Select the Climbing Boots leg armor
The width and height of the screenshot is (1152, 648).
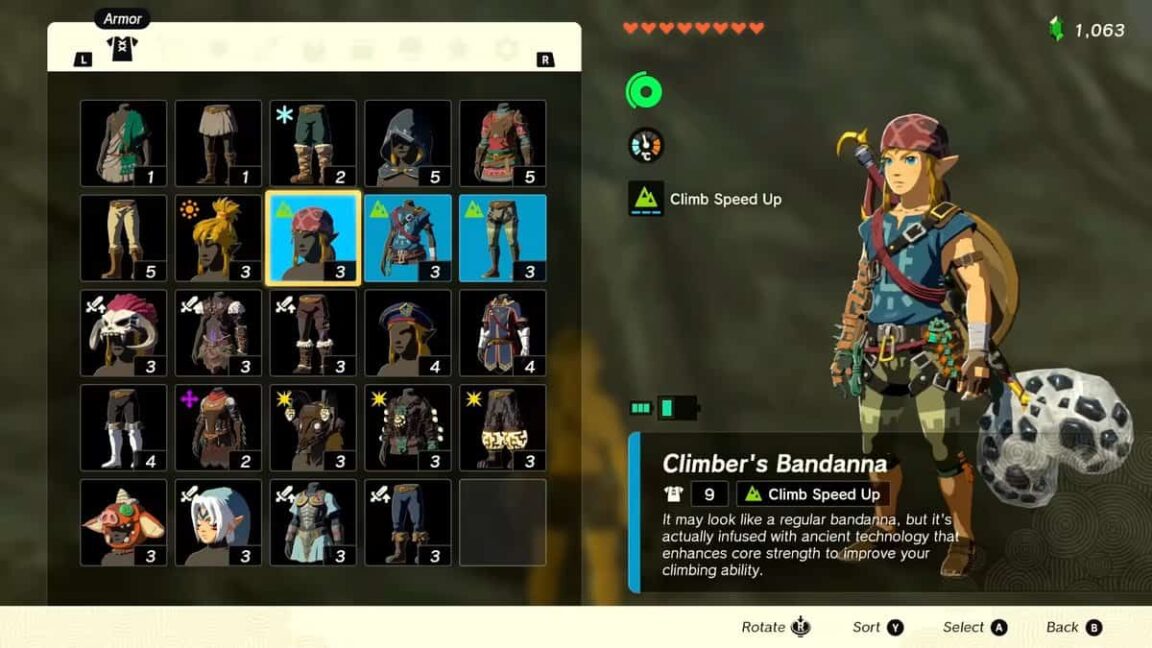click(503, 239)
